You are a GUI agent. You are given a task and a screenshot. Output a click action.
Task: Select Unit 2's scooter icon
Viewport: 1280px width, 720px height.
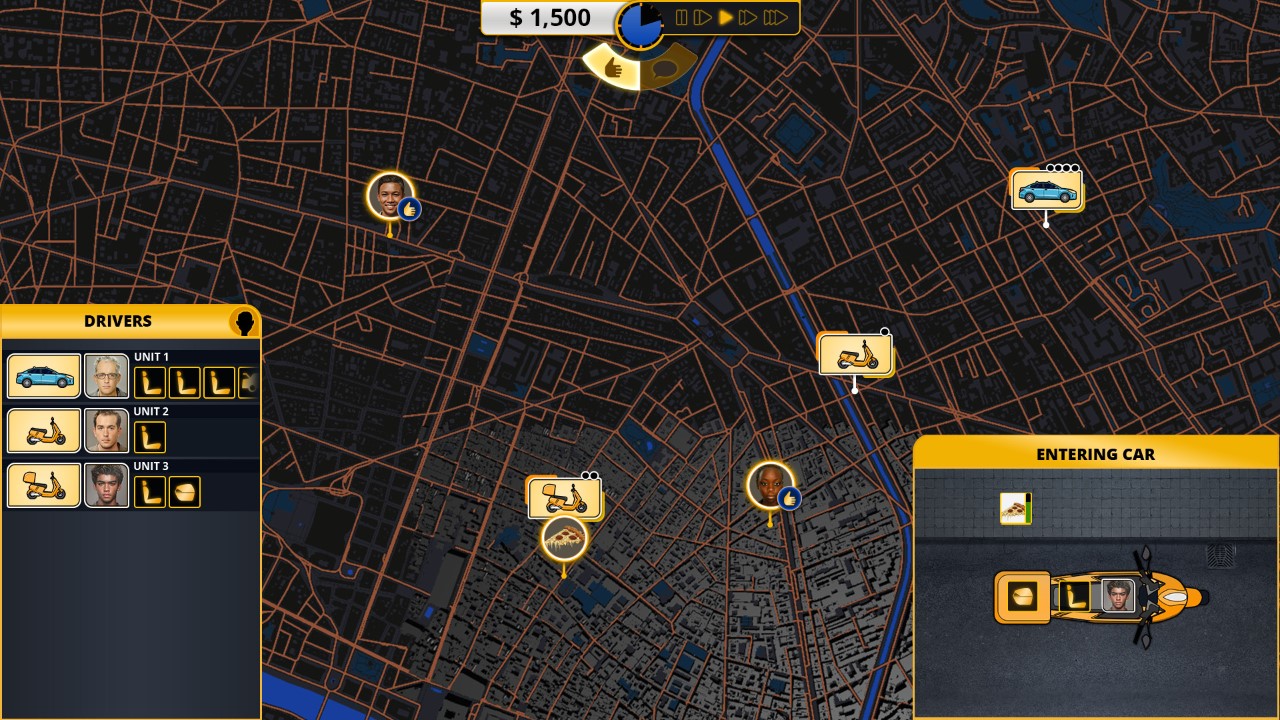point(43,430)
